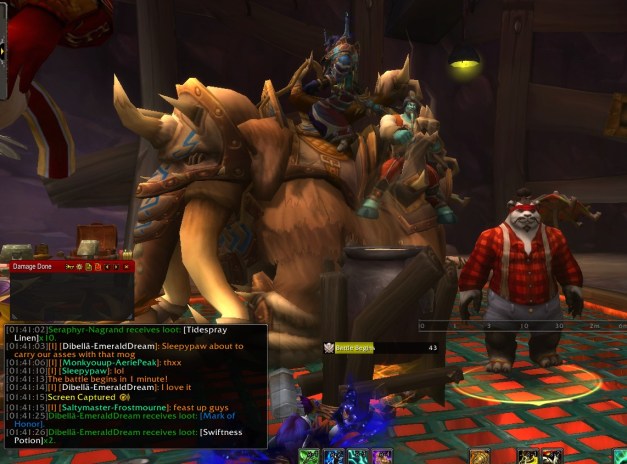Switch damage meter to next mode arrow
The width and height of the screenshot is (627, 464).
pos(117,267)
